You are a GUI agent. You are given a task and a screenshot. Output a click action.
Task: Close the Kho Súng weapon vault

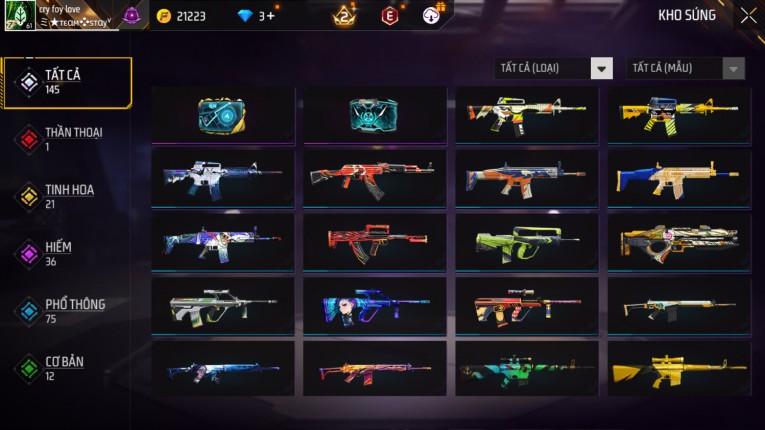[748, 16]
